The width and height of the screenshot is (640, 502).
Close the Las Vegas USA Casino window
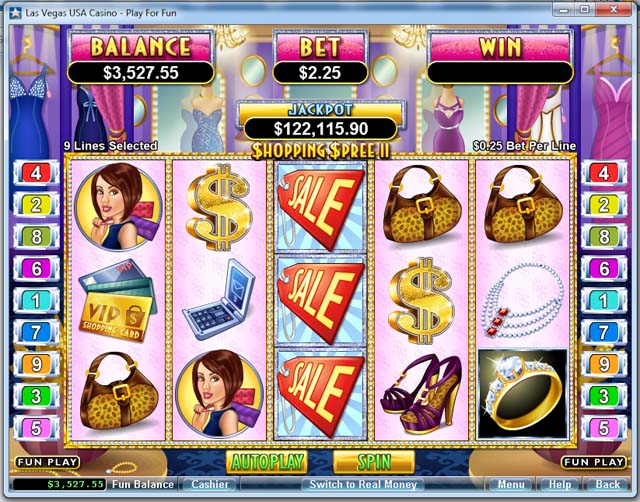(x=611, y=9)
